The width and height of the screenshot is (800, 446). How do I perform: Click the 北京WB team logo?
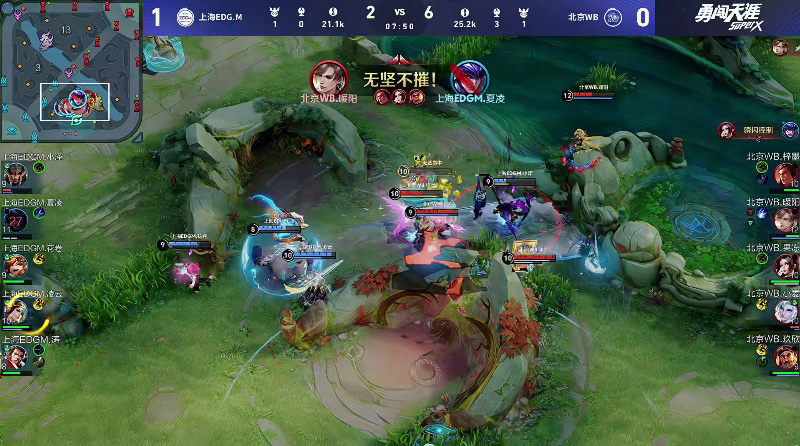coord(614,17)
